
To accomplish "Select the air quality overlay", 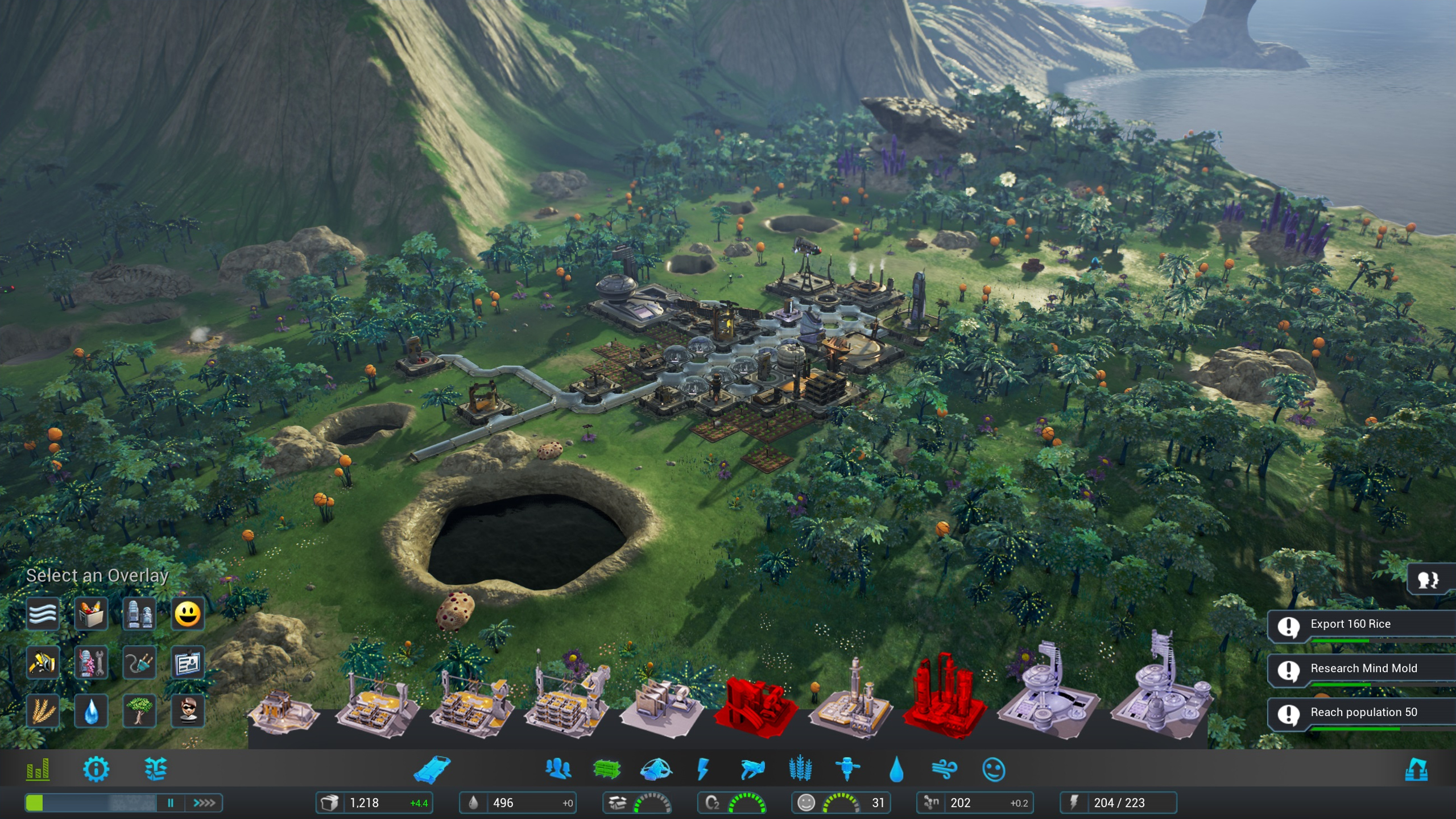I will (43, 614).
